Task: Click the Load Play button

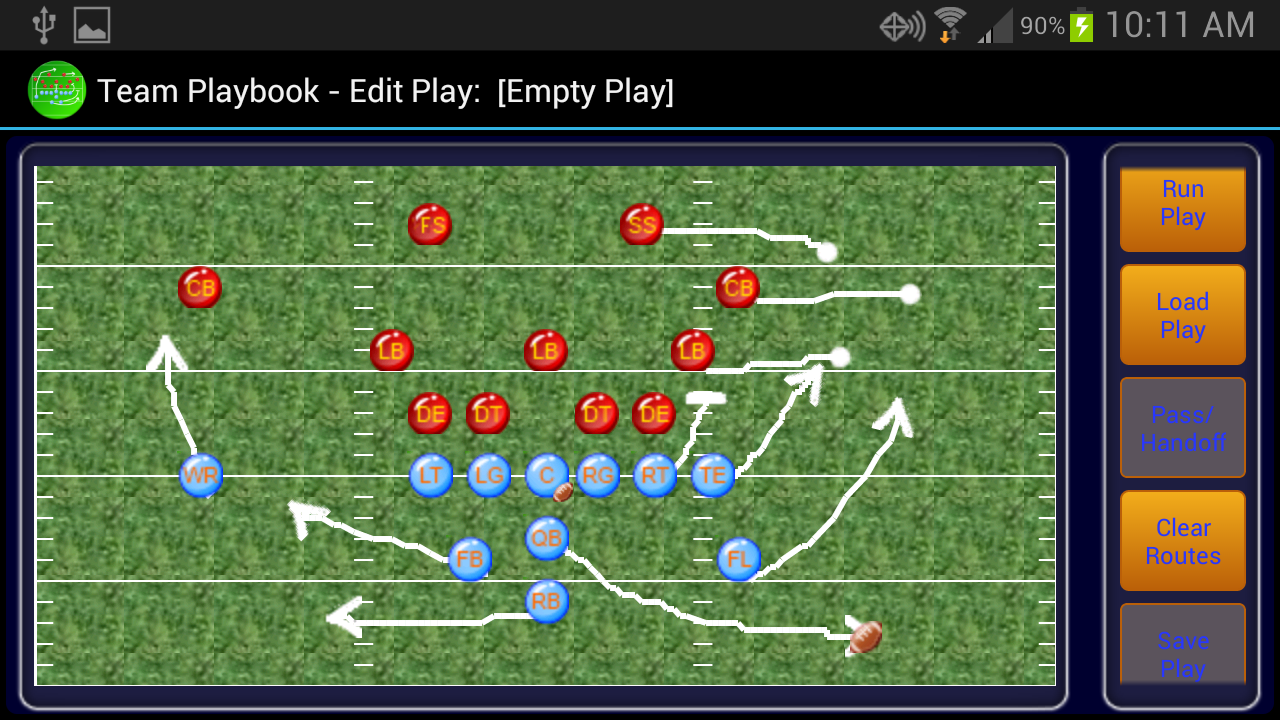Action: 1182,315
